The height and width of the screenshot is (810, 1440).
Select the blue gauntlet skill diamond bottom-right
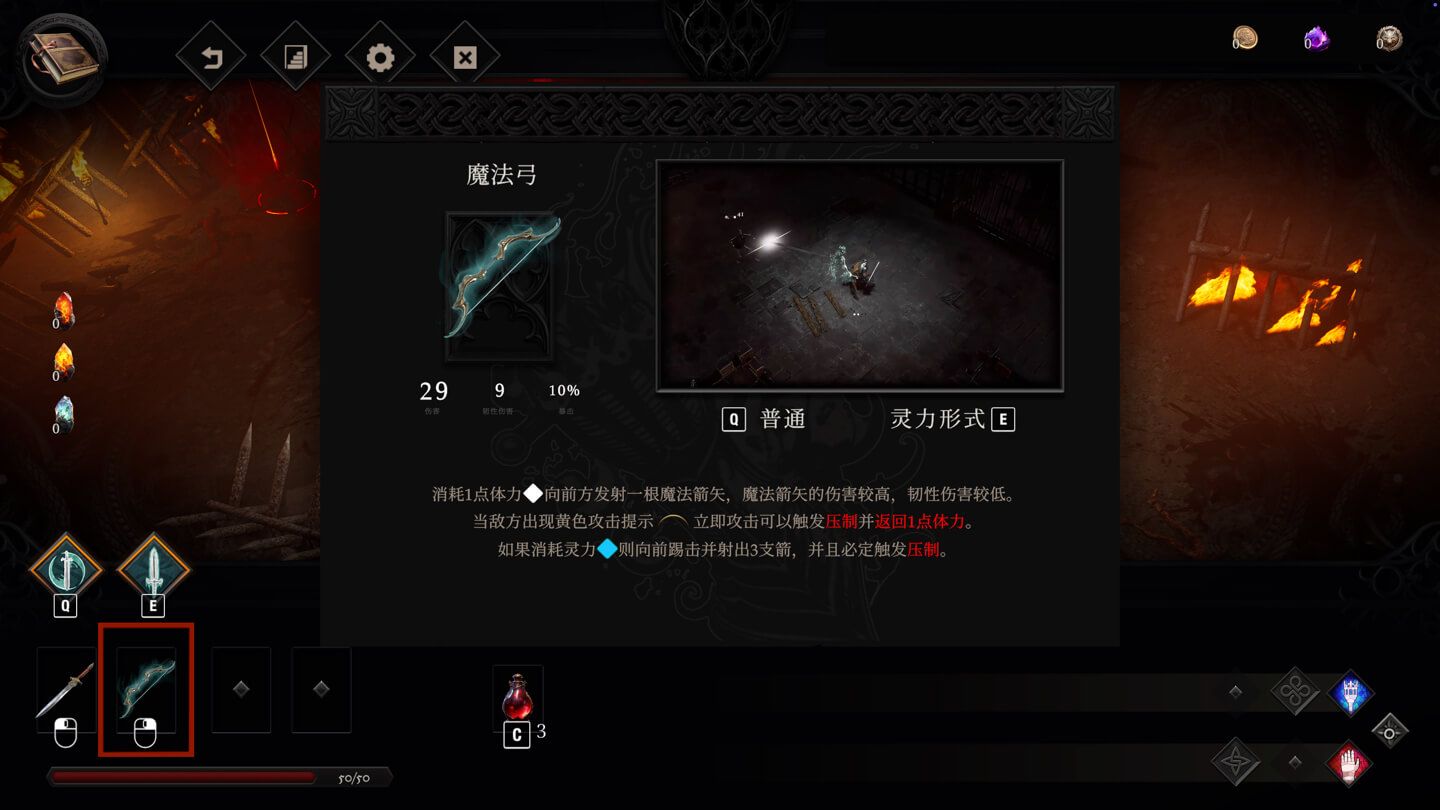point(1351,693)
